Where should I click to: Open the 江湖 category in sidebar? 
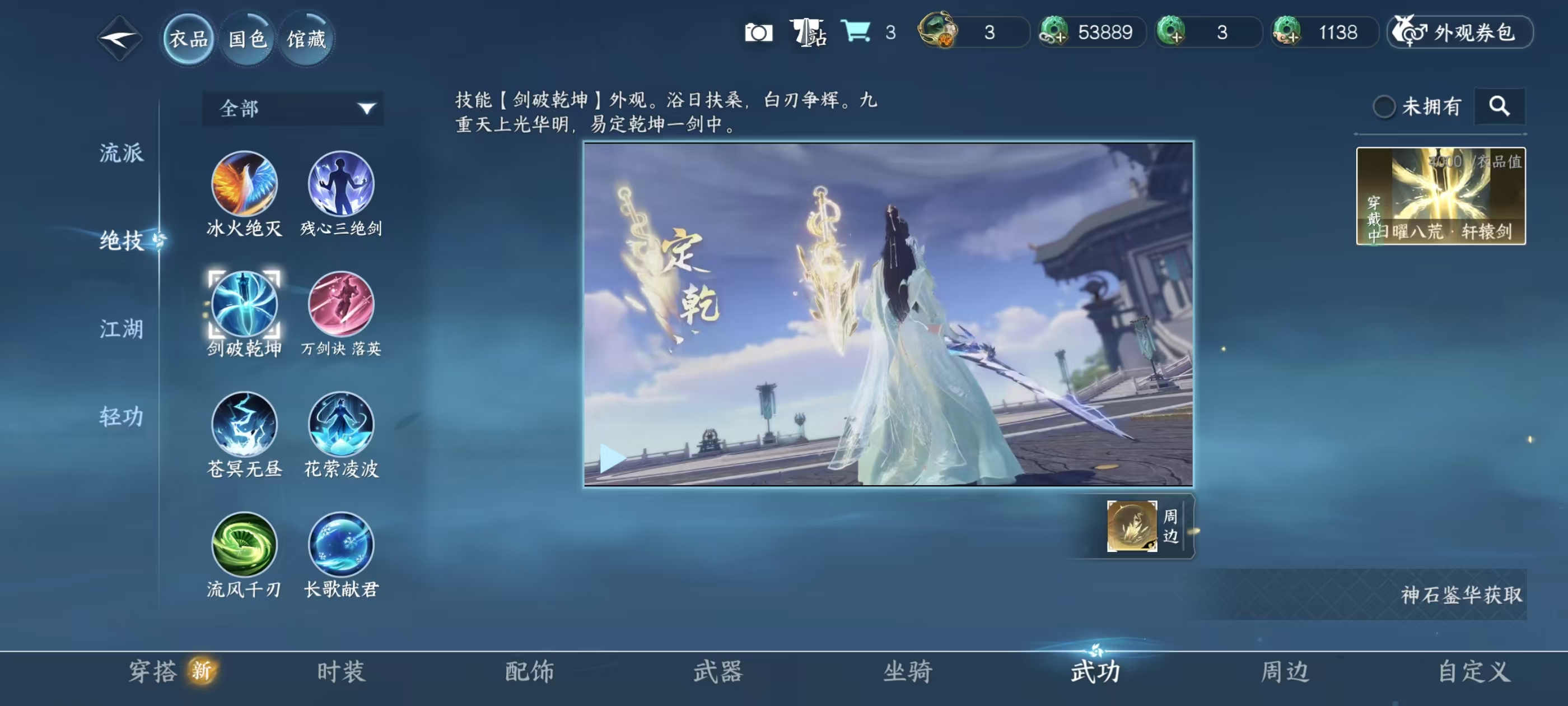tap(120, 329)
